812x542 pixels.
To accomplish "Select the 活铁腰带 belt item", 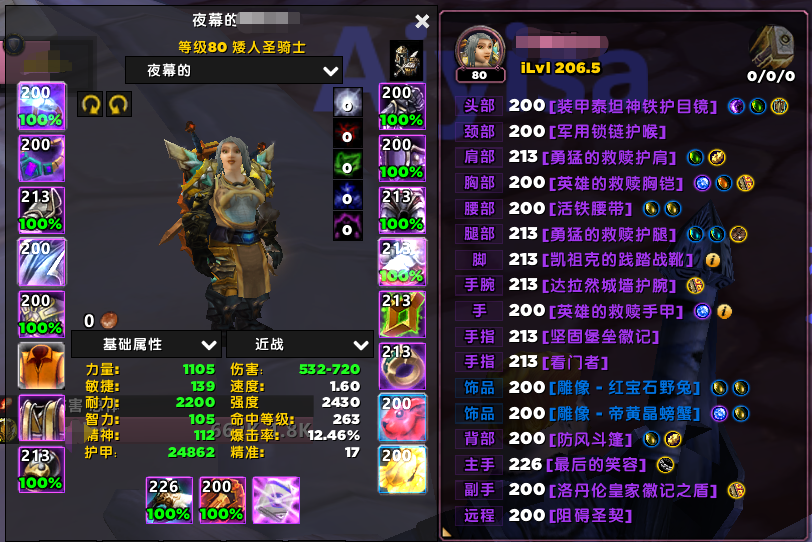I will coord(590,208).
